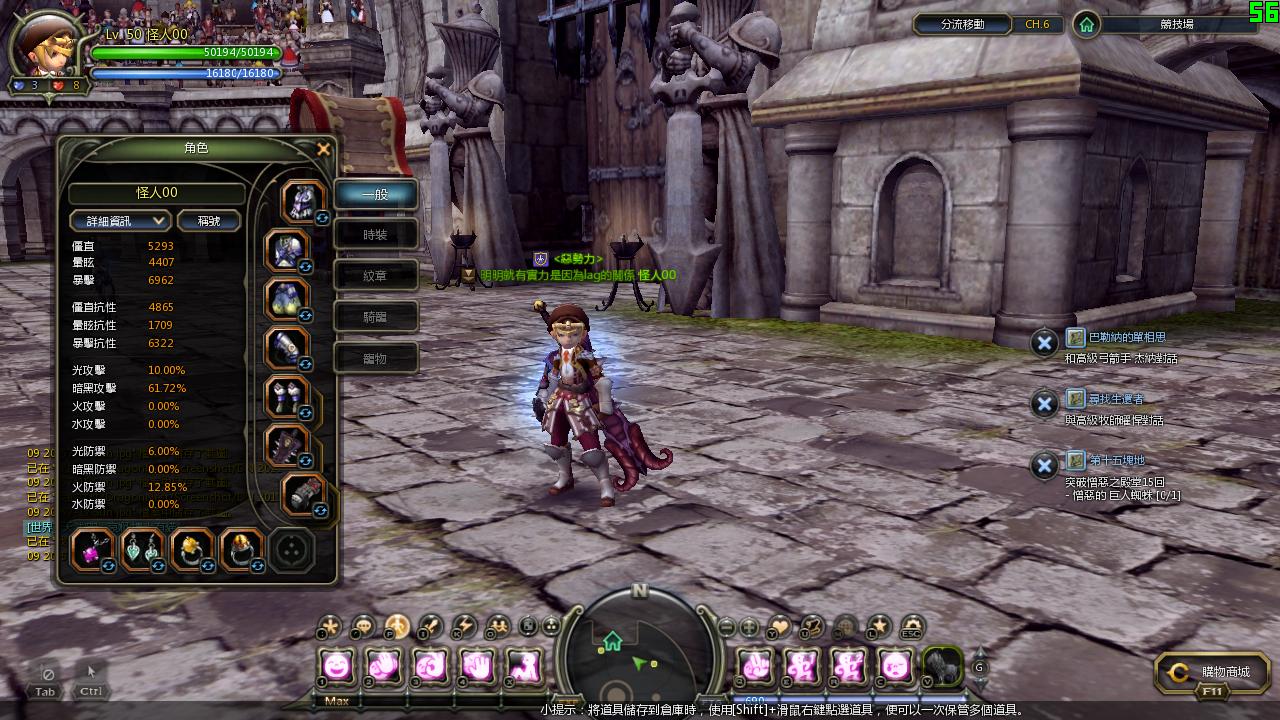Image resolution: width=1280 pixels, height=720 pixels.
Task: Activate the smiley face emote skill
Action: pos(337,665)
